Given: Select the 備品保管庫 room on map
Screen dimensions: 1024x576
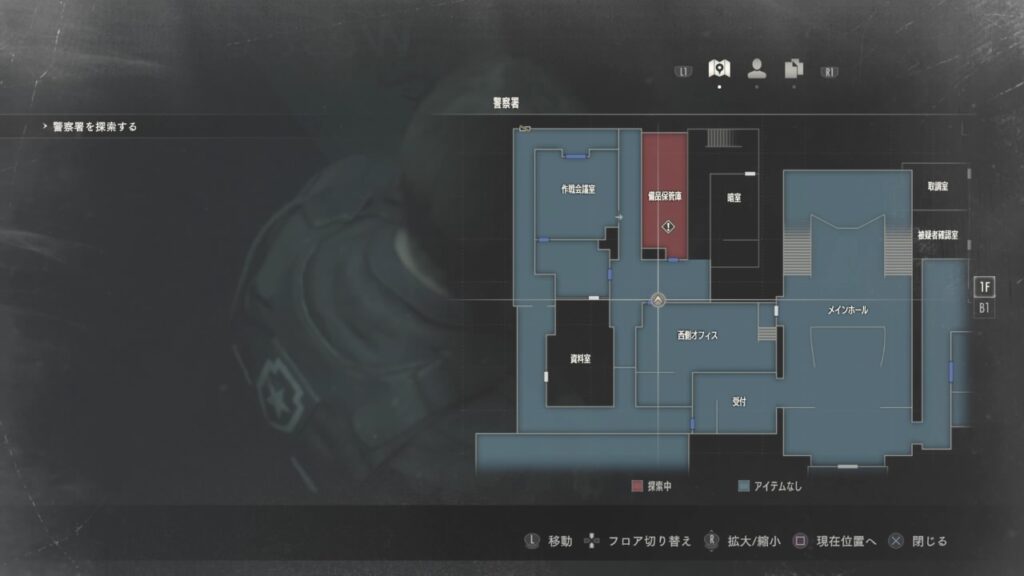Looking at the screenshot, I should point(665,197).
